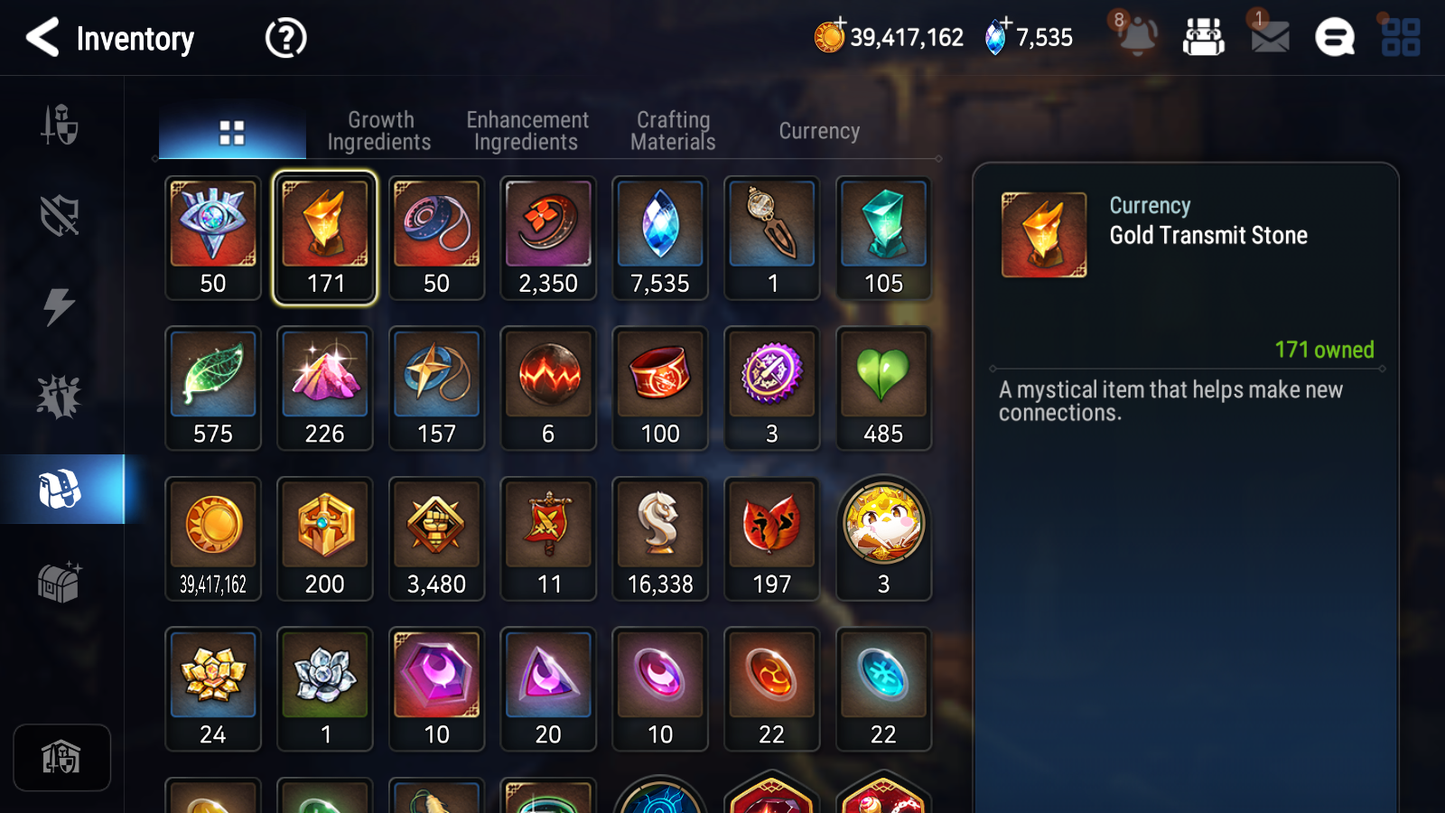This screenshot has width=1445, height=813.
Task: Open the Crafting Materials tab
Action: [672, 130]
